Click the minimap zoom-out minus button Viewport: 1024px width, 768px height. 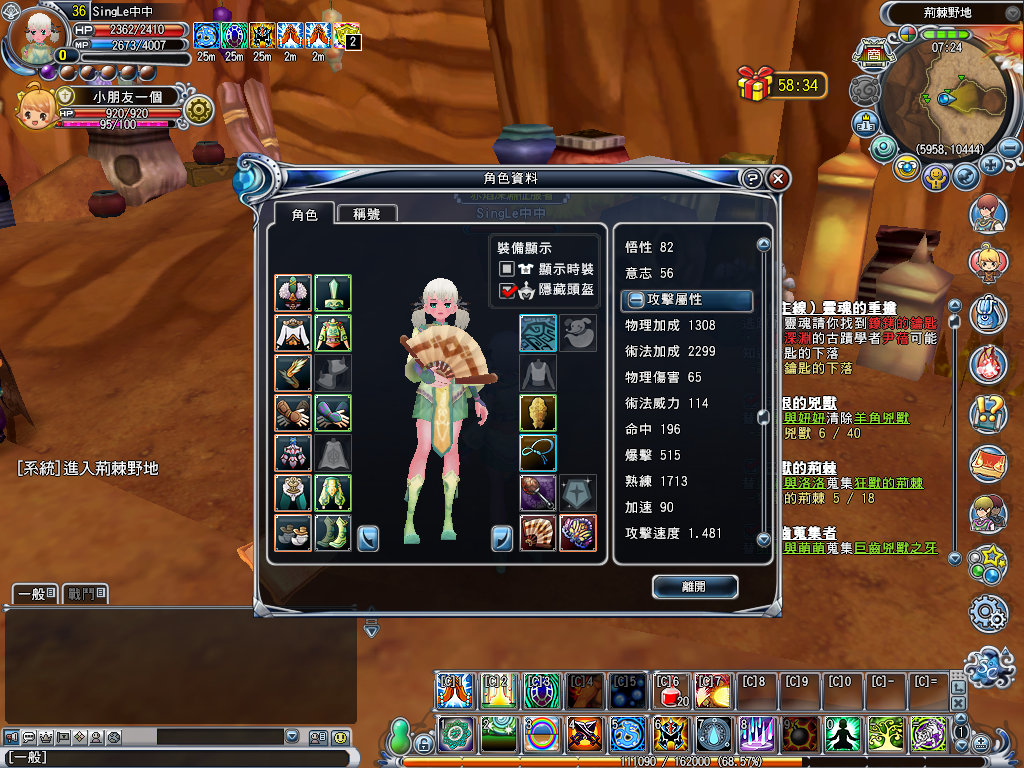(x=1010, y=148)
